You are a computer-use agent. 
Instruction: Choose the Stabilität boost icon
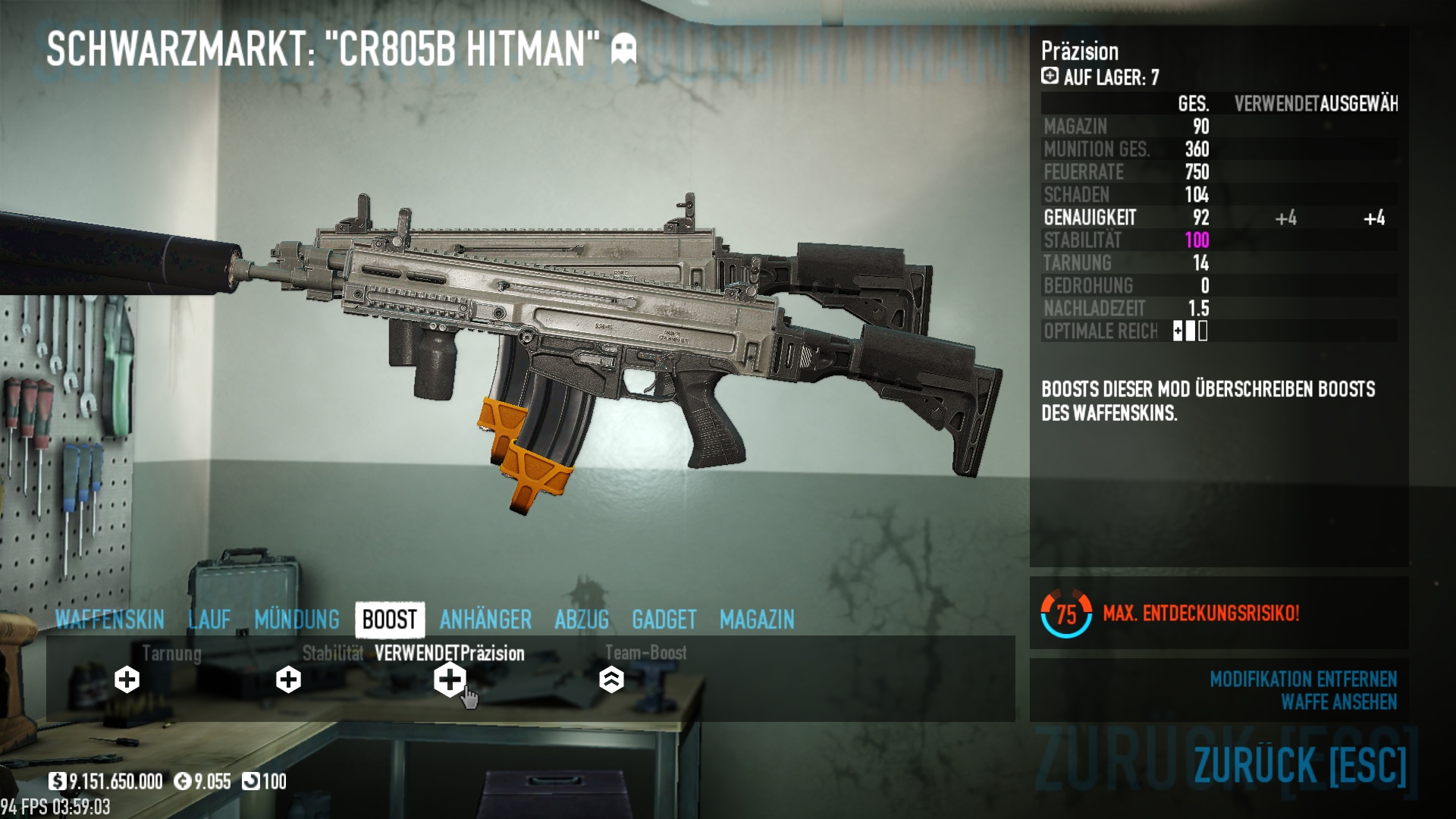coord(288,679)
